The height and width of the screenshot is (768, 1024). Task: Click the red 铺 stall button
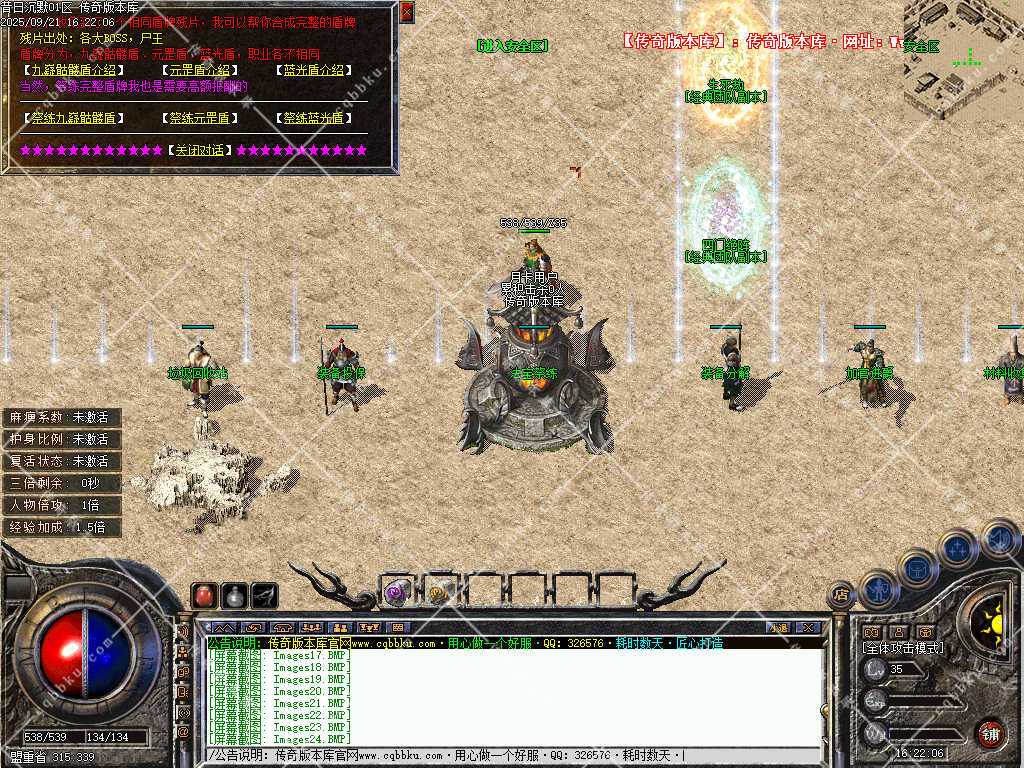(x=990, y=733)
